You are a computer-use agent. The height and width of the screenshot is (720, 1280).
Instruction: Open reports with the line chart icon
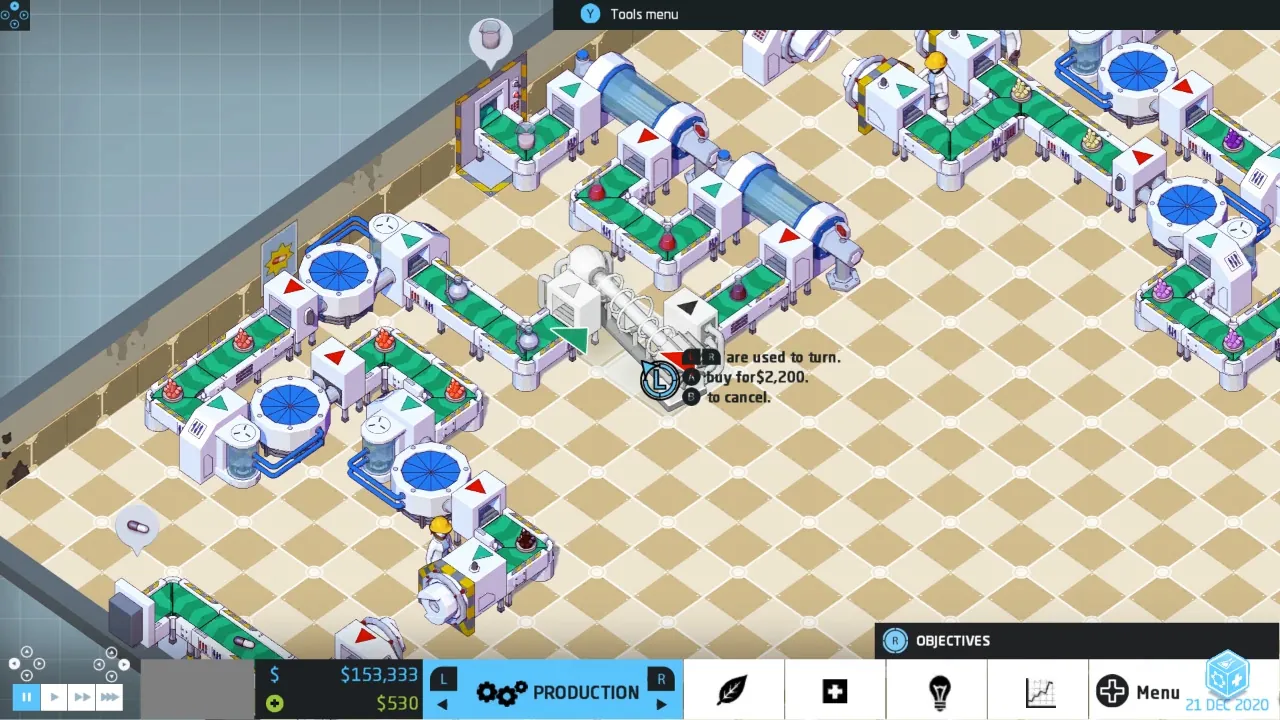(x=1041, y=690)
